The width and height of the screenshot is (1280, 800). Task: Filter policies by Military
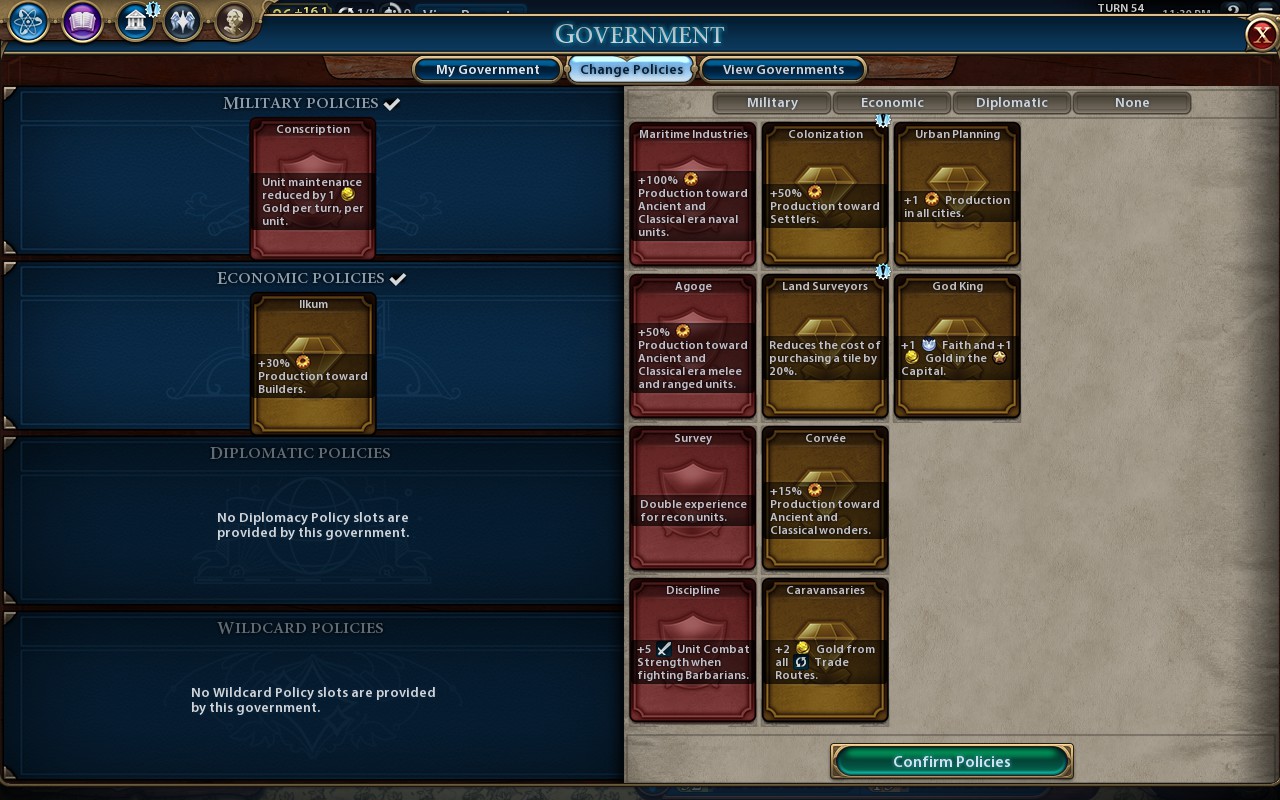click(x=772, y=102)
